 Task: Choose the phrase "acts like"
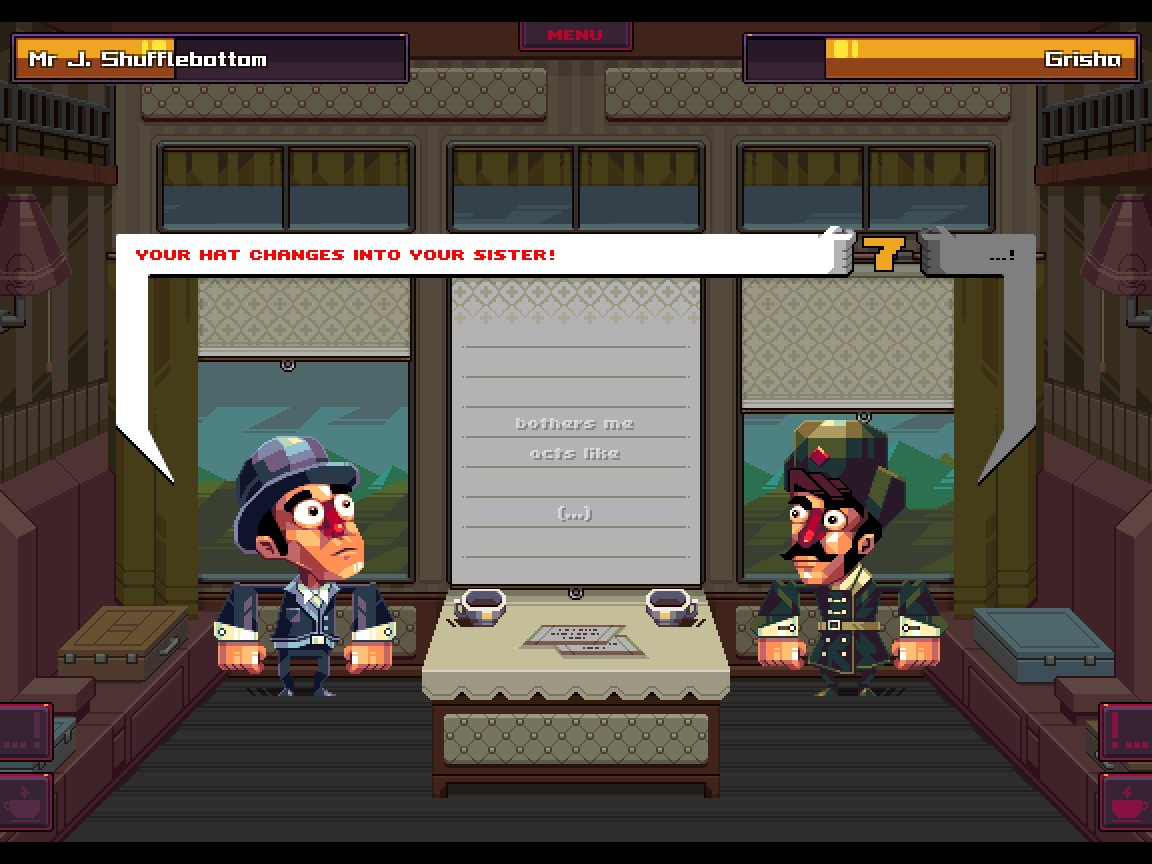click(575, 453)
